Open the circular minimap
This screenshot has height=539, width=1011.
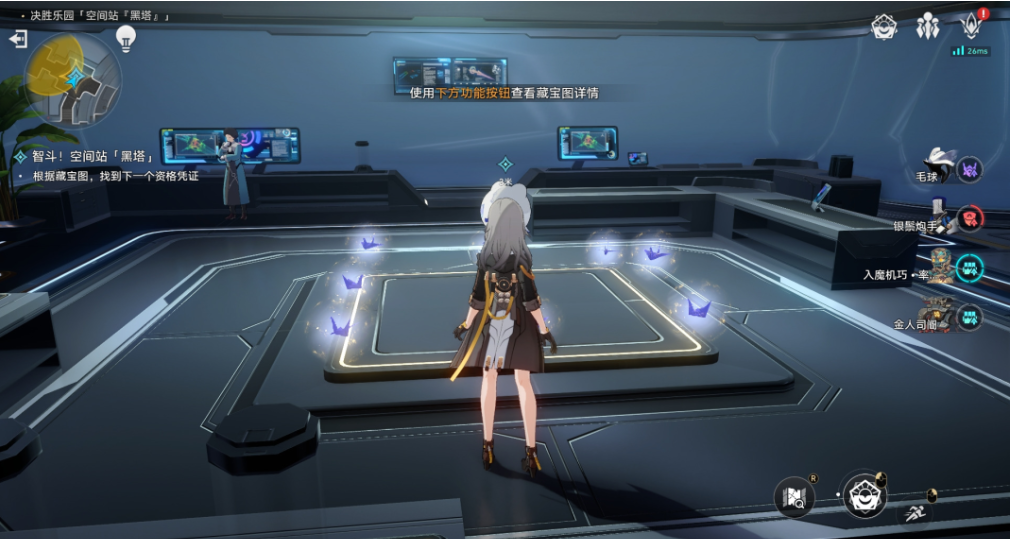(x=73, y=77)
